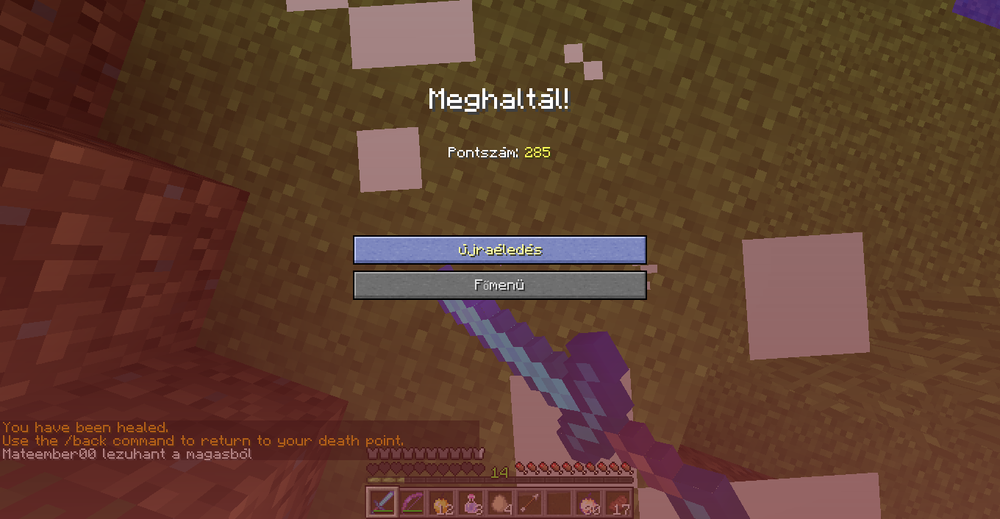Viewport: 1000px width, 519px height.
Task: Select the pink potion hotbar slot
Action: tap(470, 502)
